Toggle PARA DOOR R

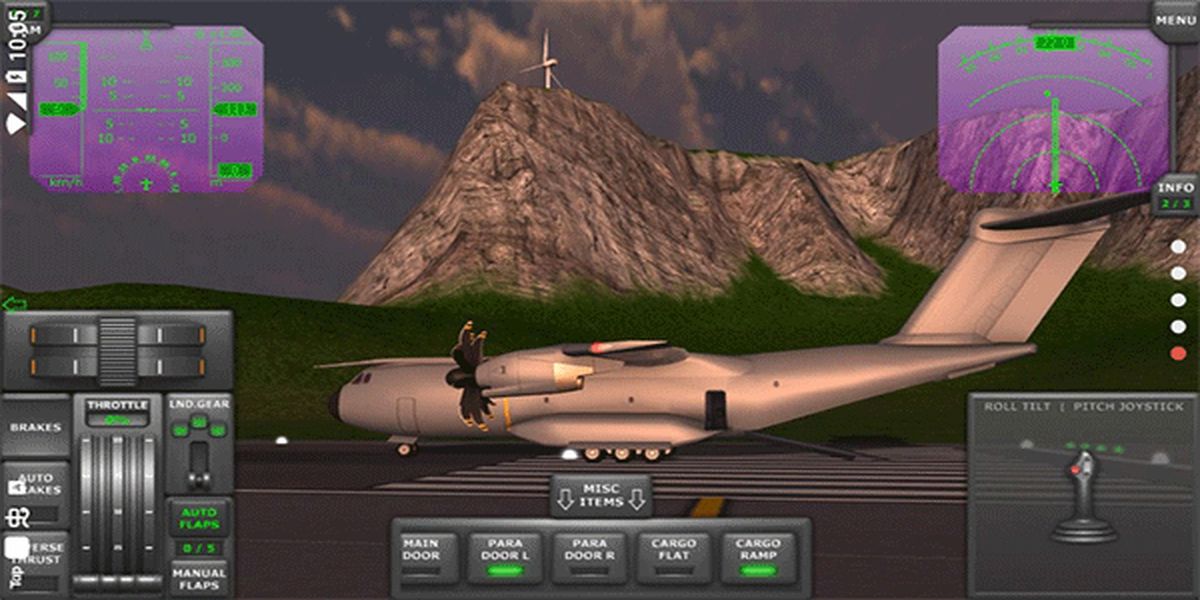pyautogui.click(x=590, y=556)
